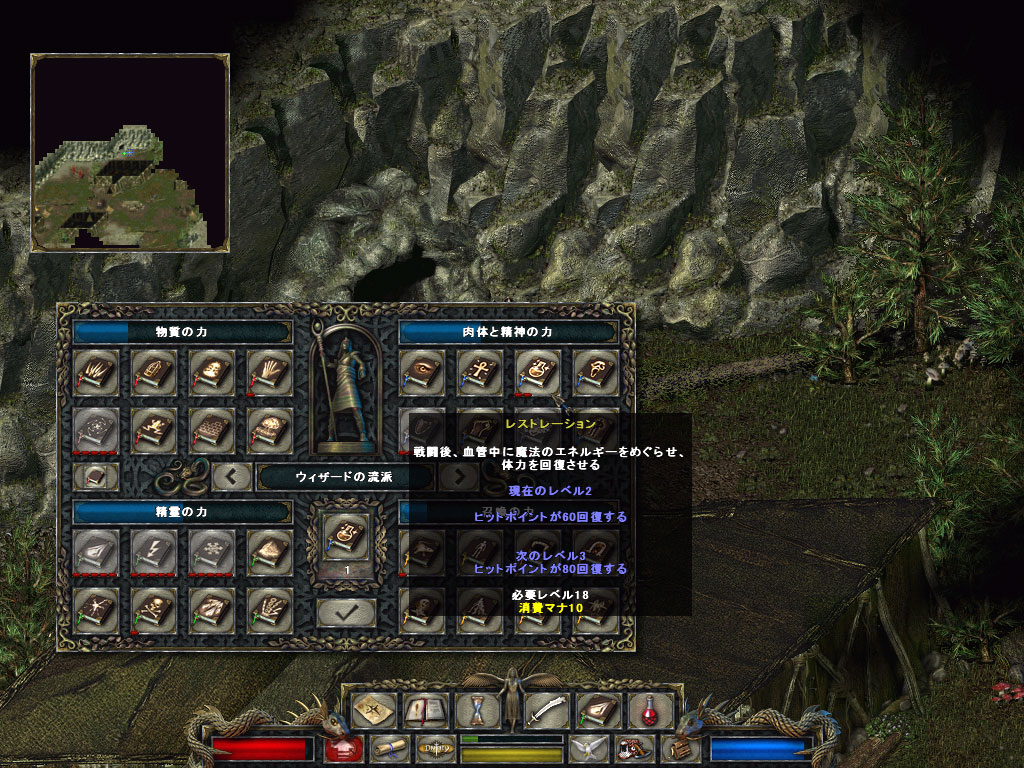Select the brick wall spellbook

coord(212,430)
